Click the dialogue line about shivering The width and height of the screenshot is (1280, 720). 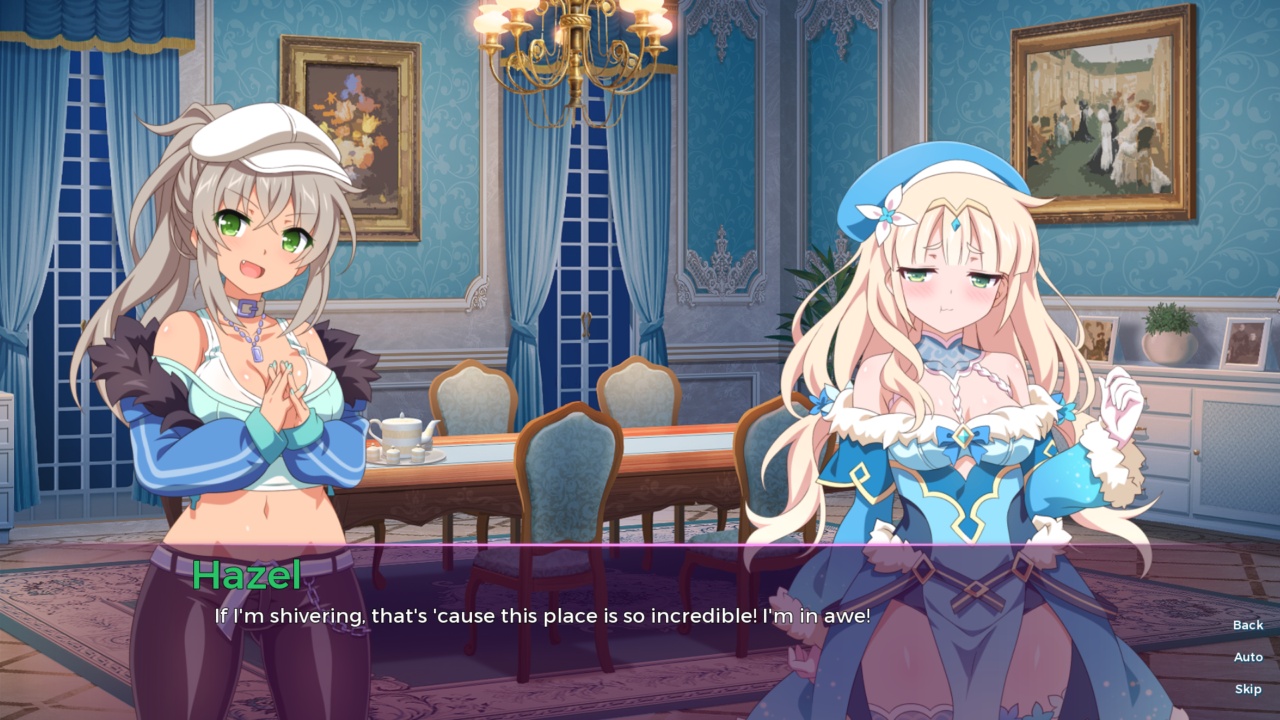[540, 616]
